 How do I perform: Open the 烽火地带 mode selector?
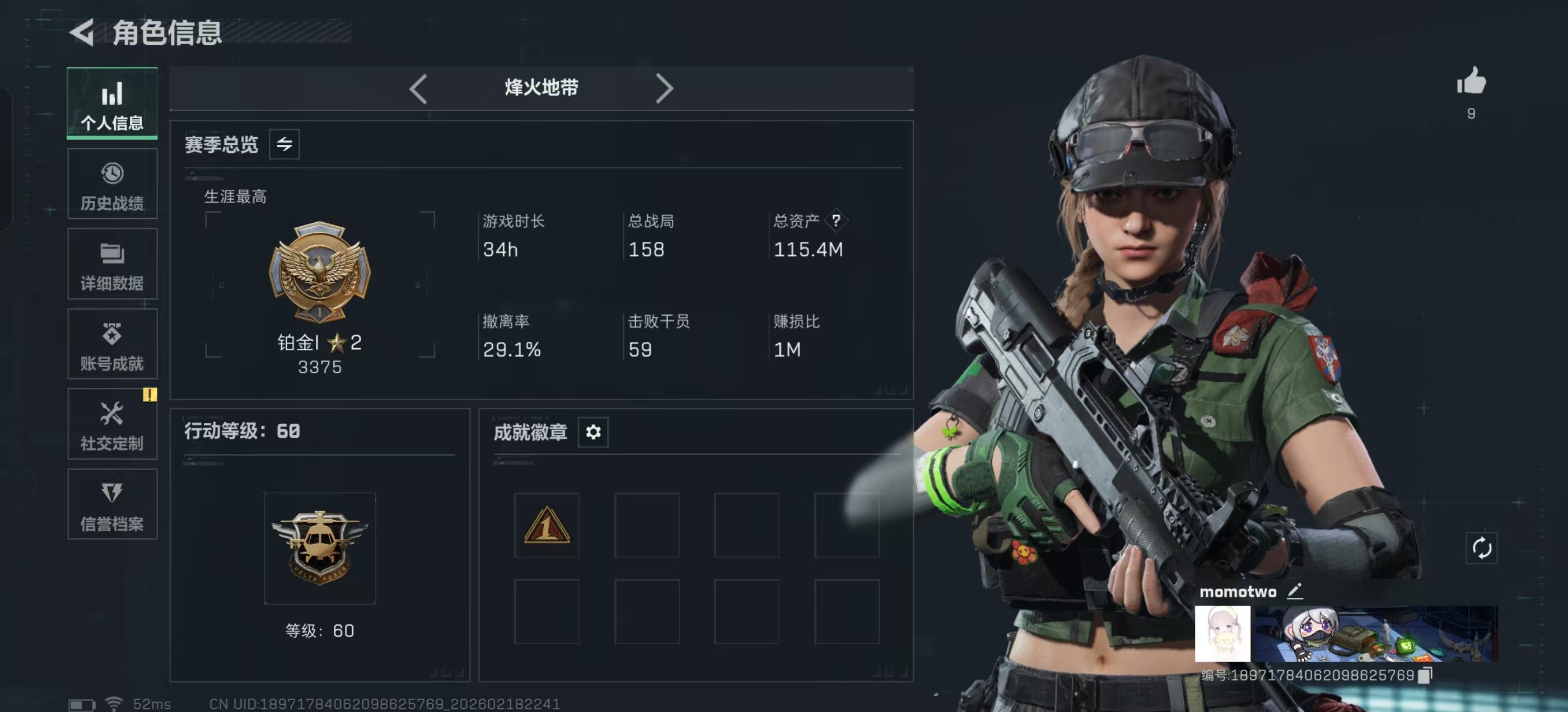click(x=539, y=88)
